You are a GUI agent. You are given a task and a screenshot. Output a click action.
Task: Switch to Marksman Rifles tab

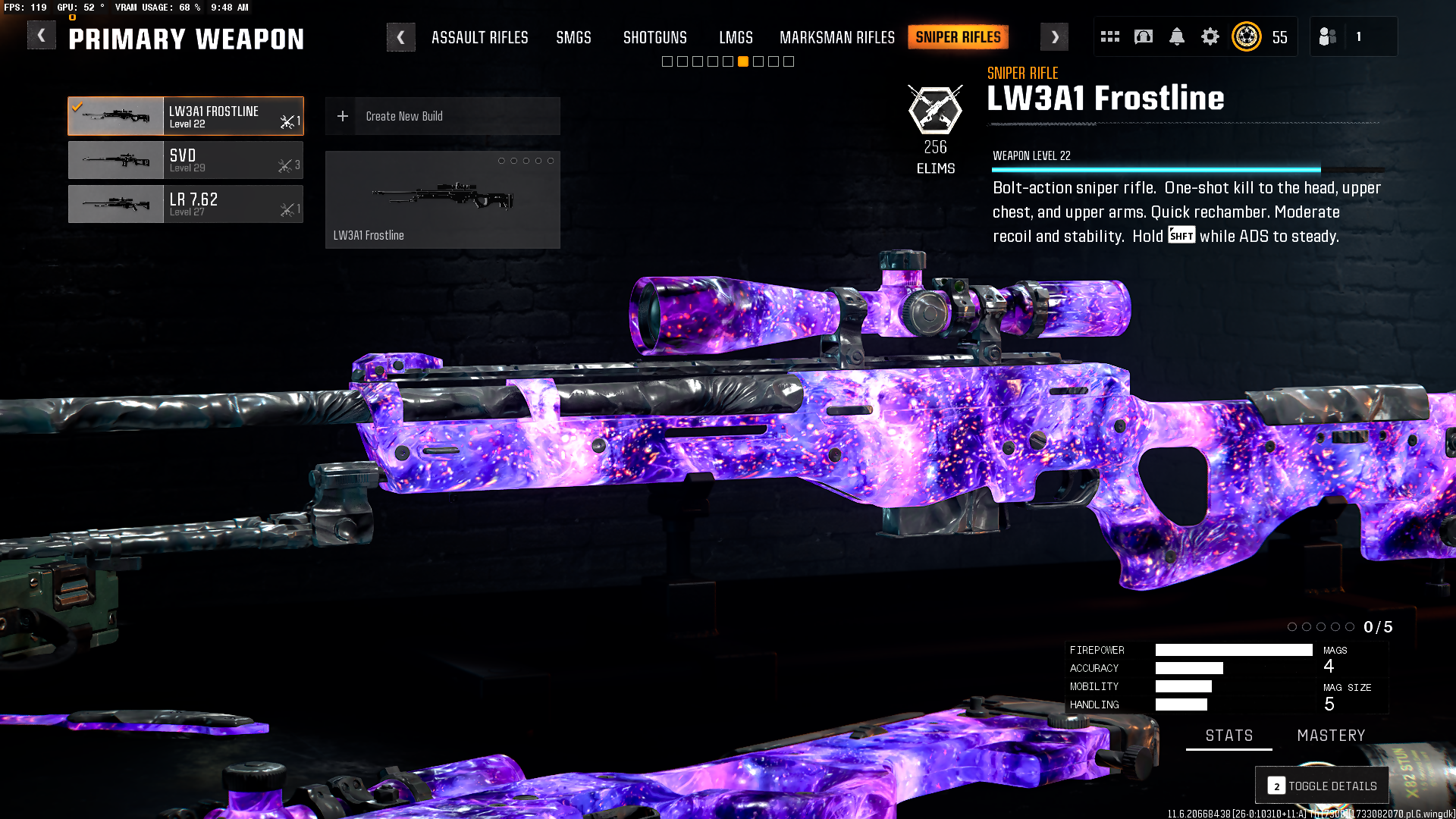(x=836, y=37)
